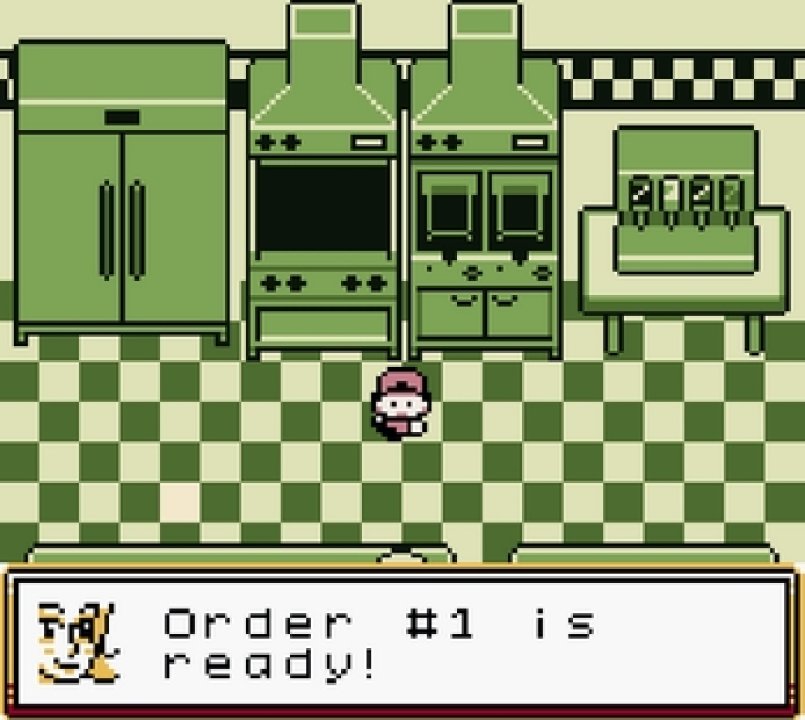The width and height of the screenshot is (805, 720).
Task: Advance the "Order #1 is ready!" dialogue box
Action: [402, 640]
